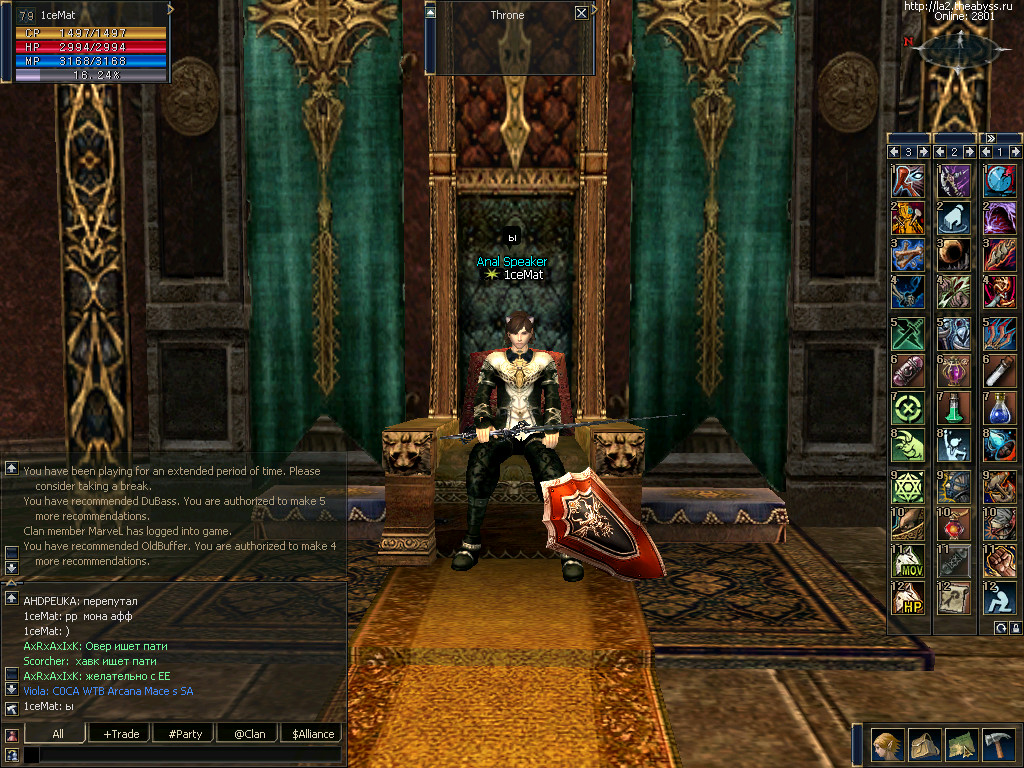Viewport: 1024px width, 768px height.
Task: Drink the green potion in hotbar
Action: click(x=953, y=407)
